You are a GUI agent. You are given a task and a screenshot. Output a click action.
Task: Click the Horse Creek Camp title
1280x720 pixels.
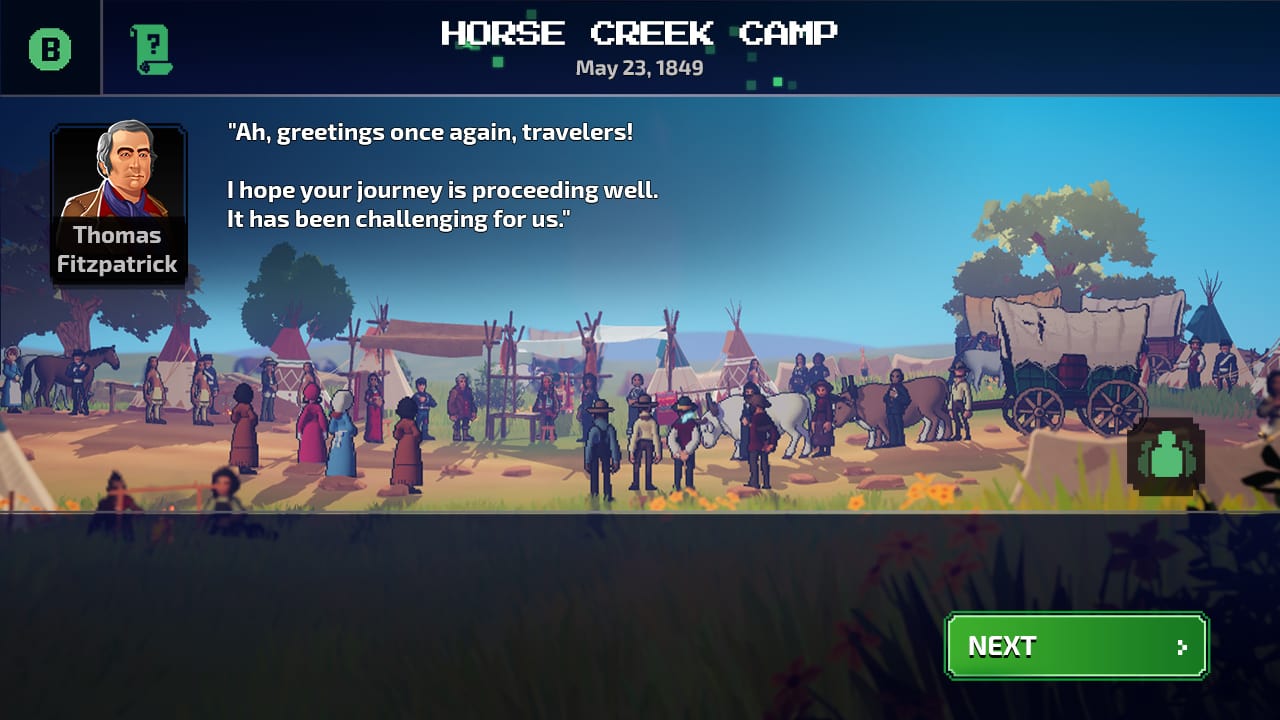640,32
